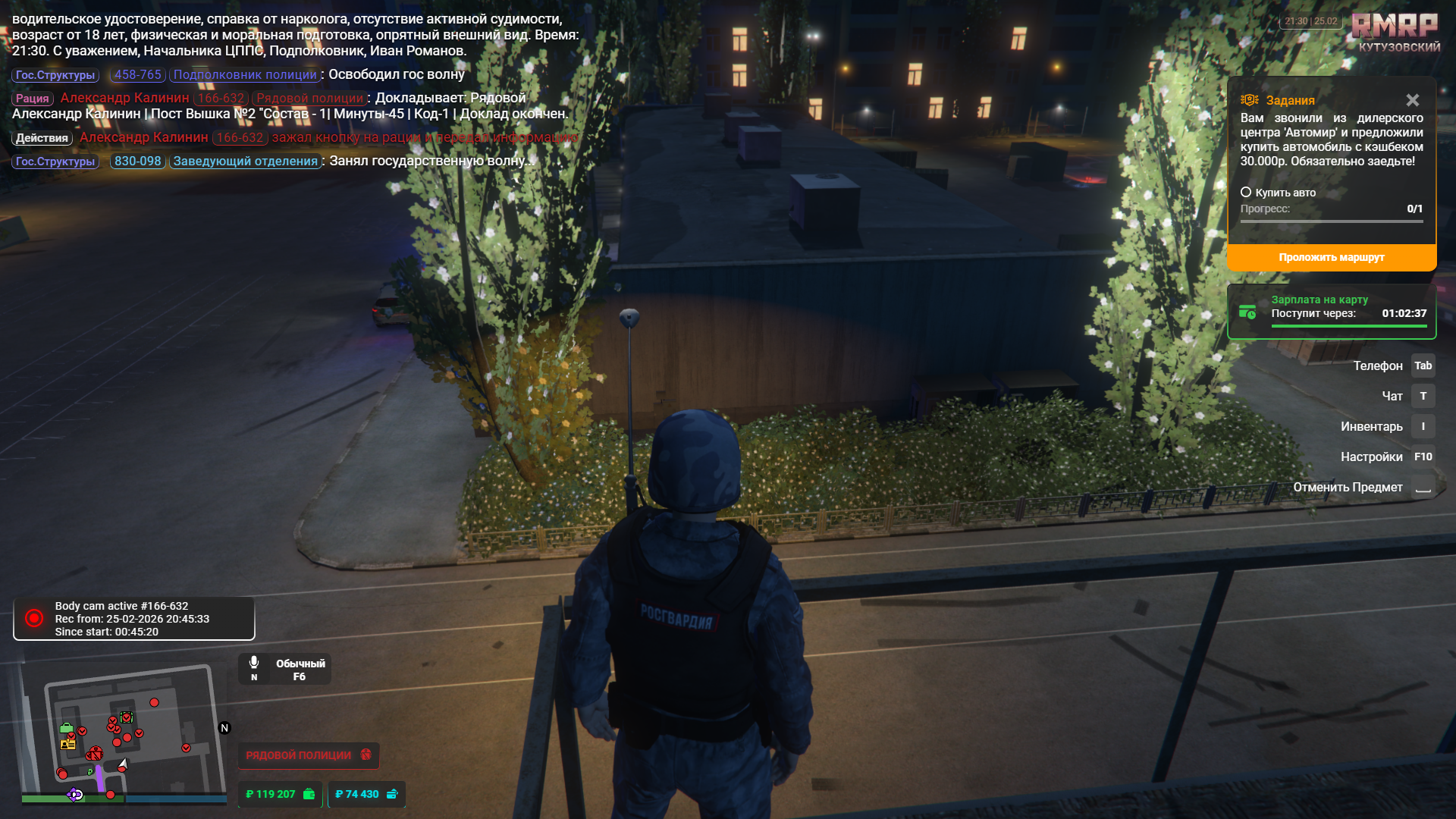Close the Задания quest panel
Viewport: 1456px width, 819px height.
(1412, 100)
